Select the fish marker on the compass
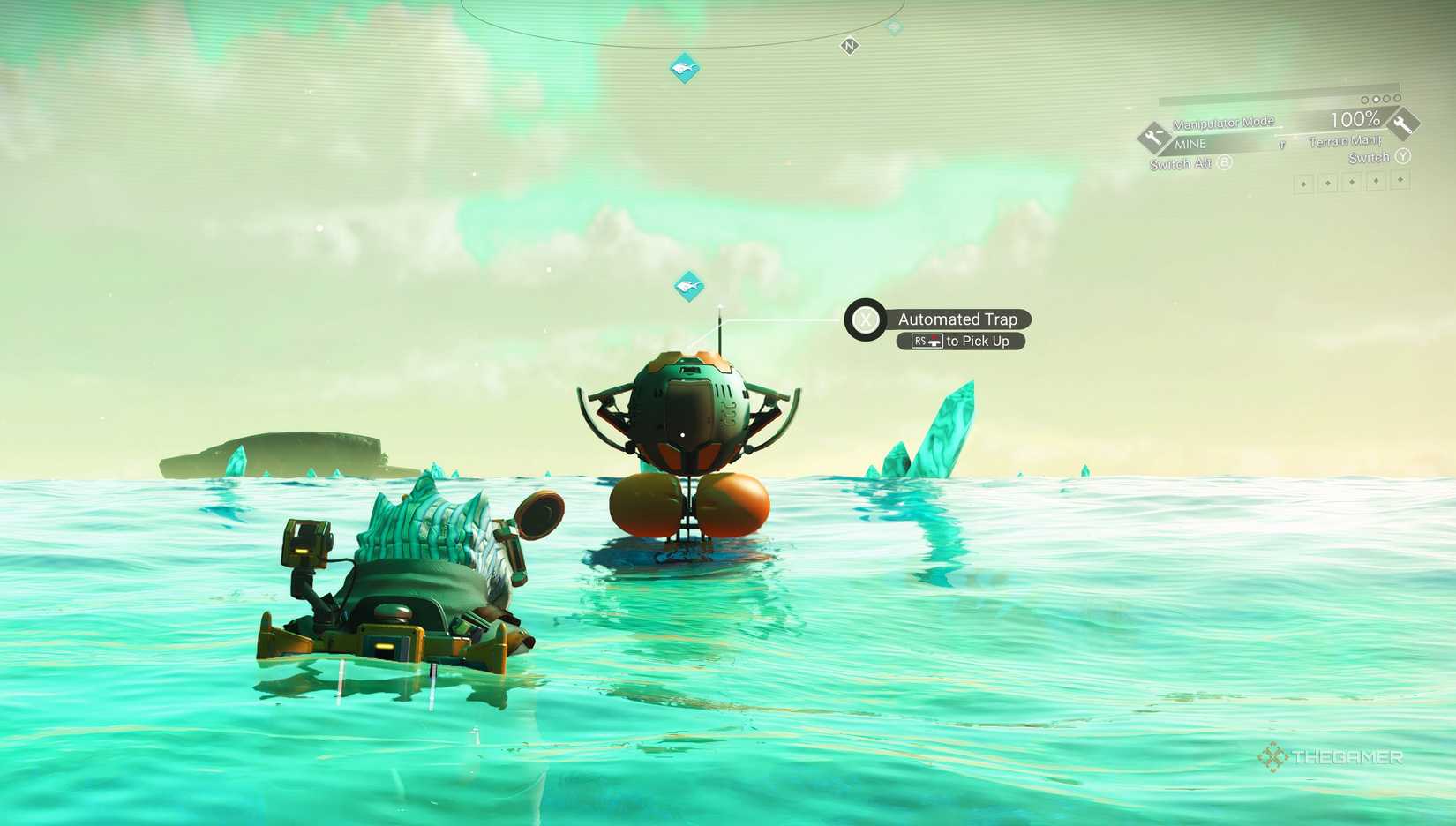 click(684, 66)
